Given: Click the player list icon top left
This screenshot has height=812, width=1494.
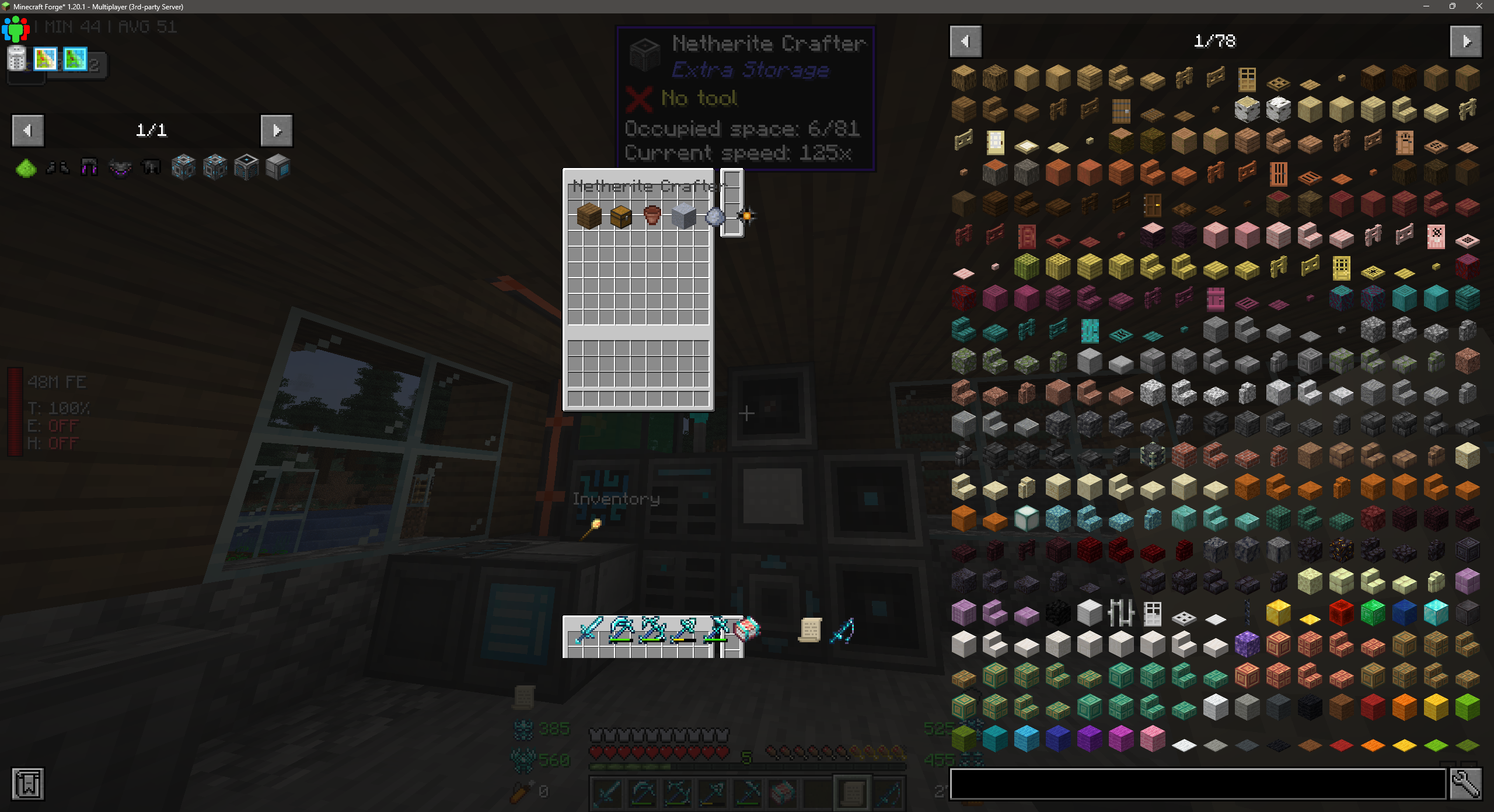Looking at the screenshot, I should [16, 29].
